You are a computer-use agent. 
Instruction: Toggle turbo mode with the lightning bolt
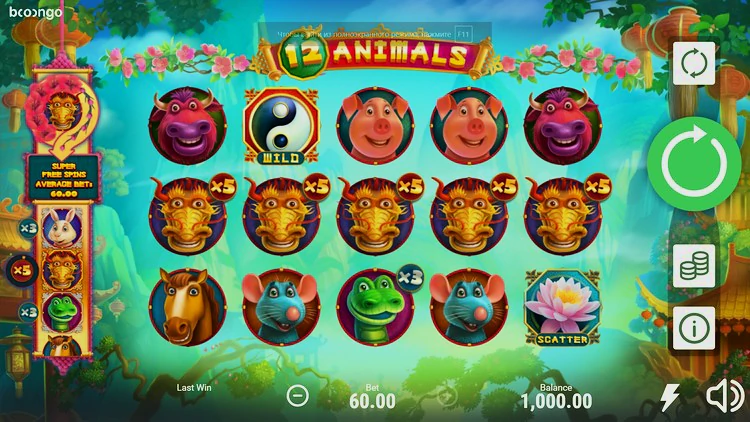[669, 398]
